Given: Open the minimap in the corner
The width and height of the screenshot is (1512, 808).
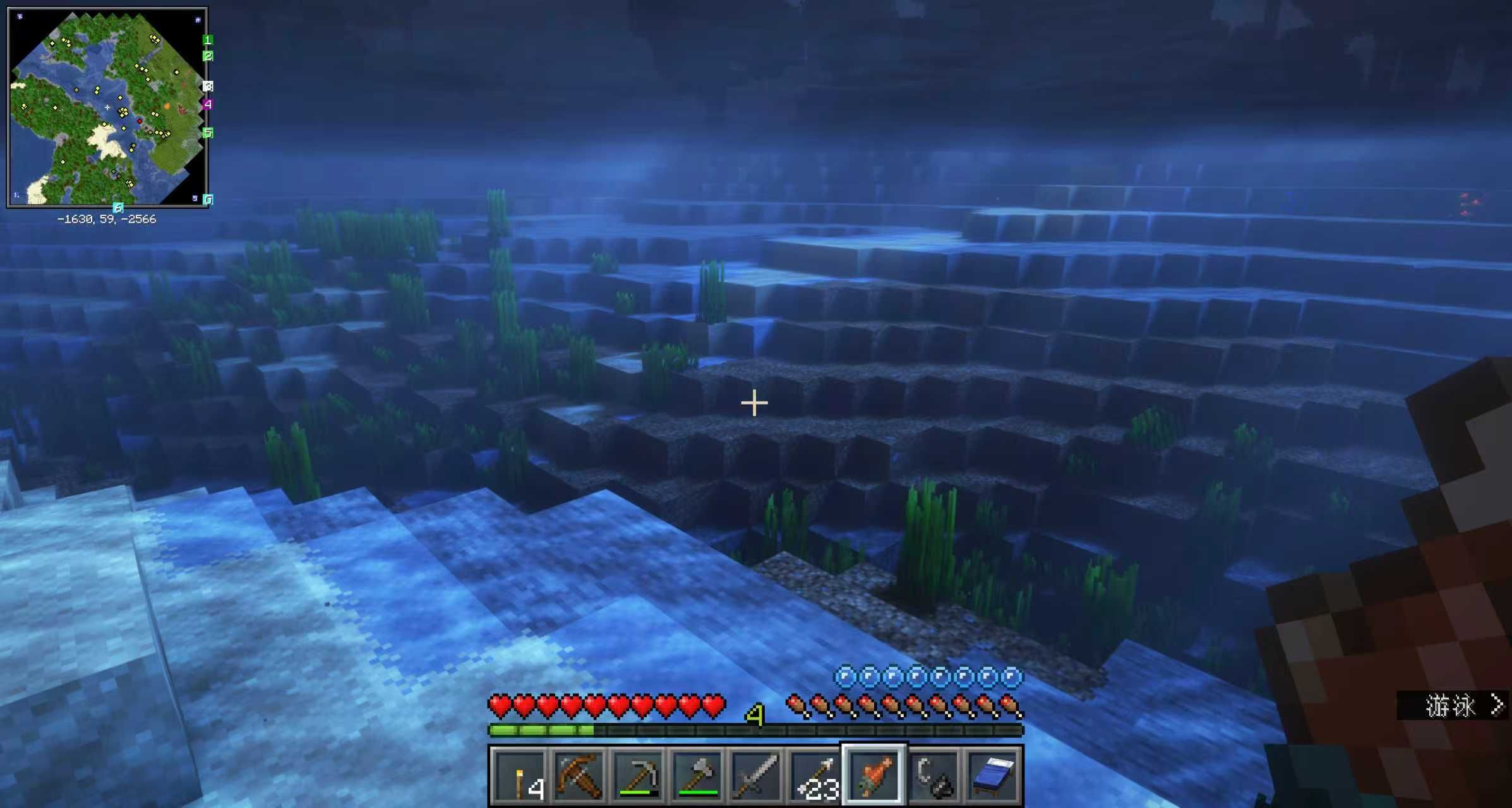Looking at the screenshot, I should 107,107.
